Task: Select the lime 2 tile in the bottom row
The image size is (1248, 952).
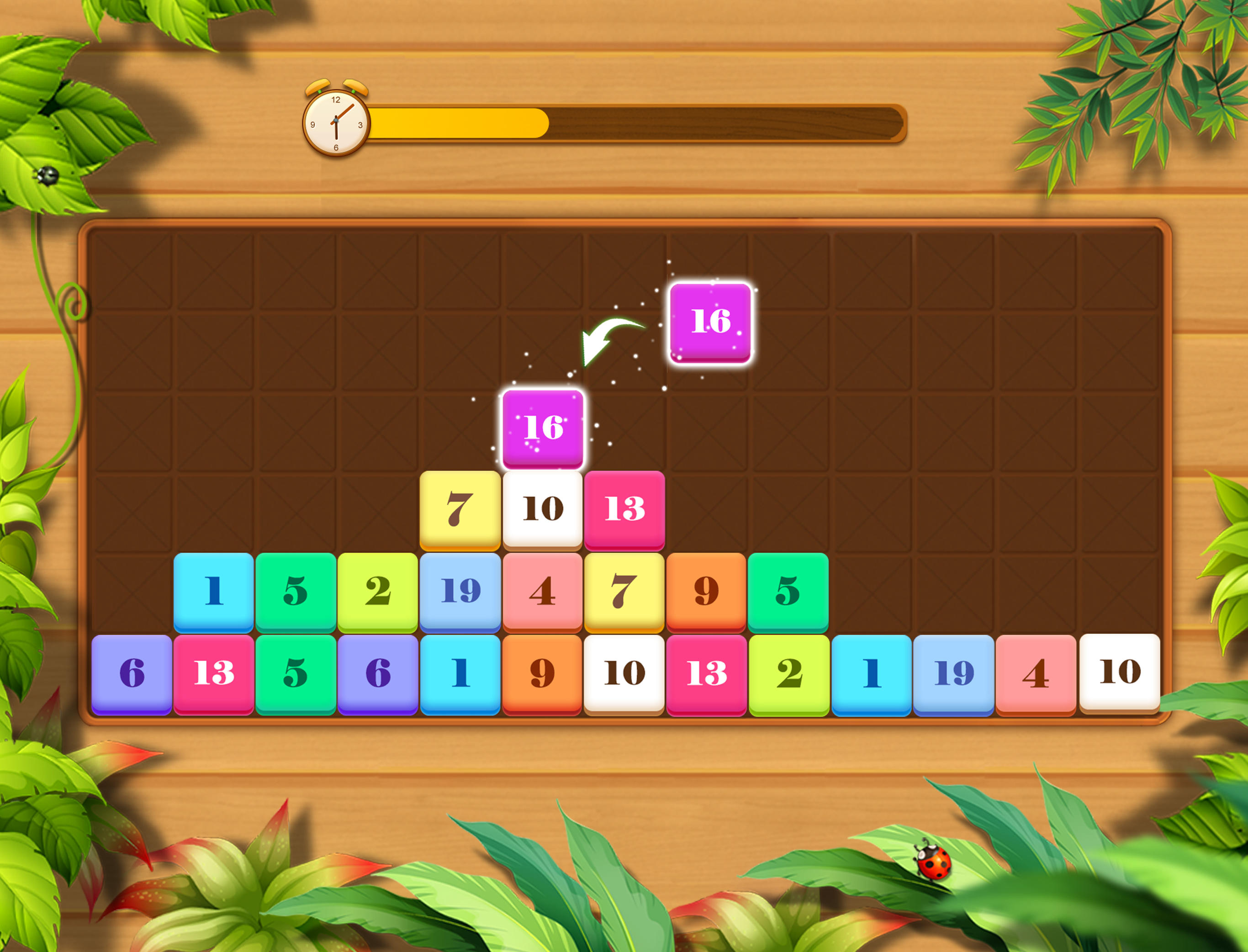Action: pyautogui.click(x=788, y=672)
